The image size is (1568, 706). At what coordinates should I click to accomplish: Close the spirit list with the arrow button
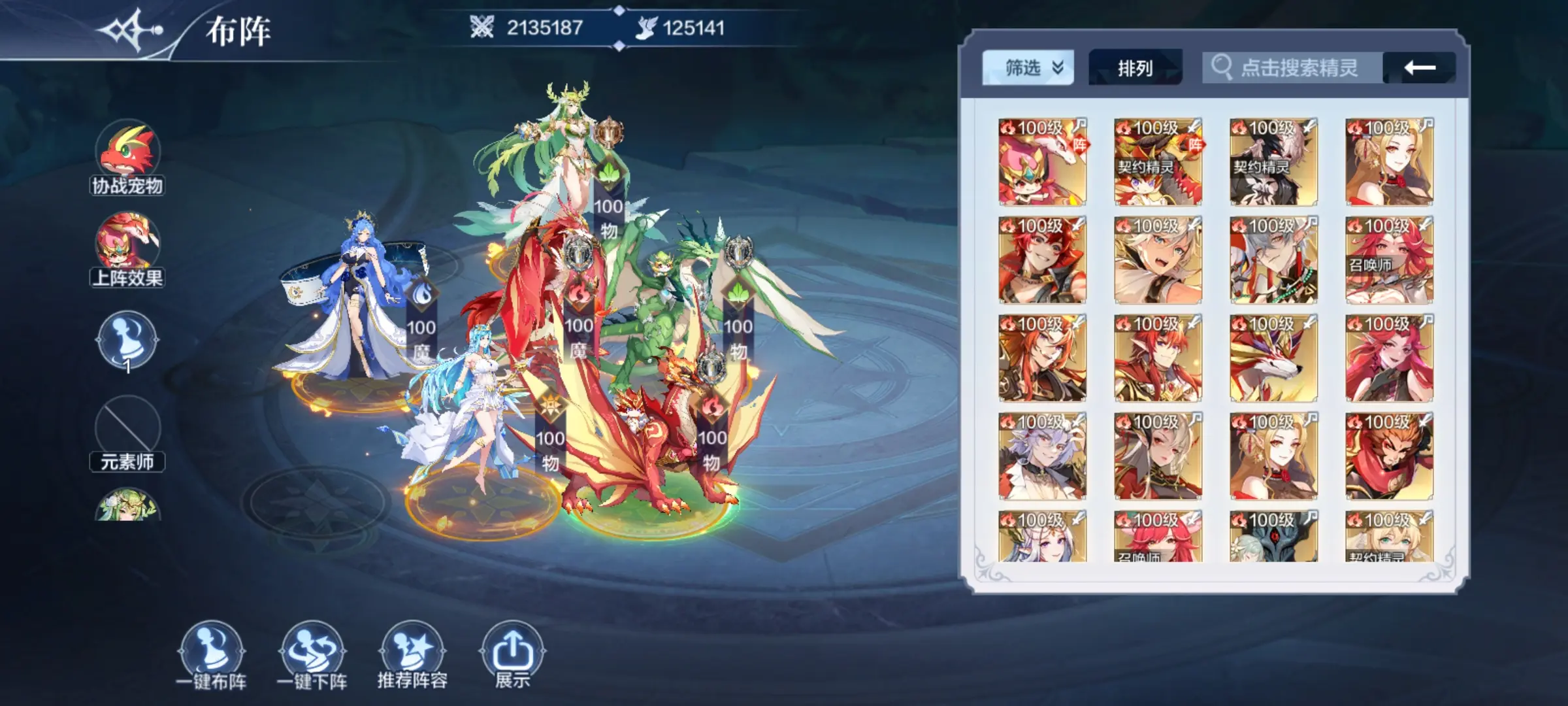[1420, 68]
